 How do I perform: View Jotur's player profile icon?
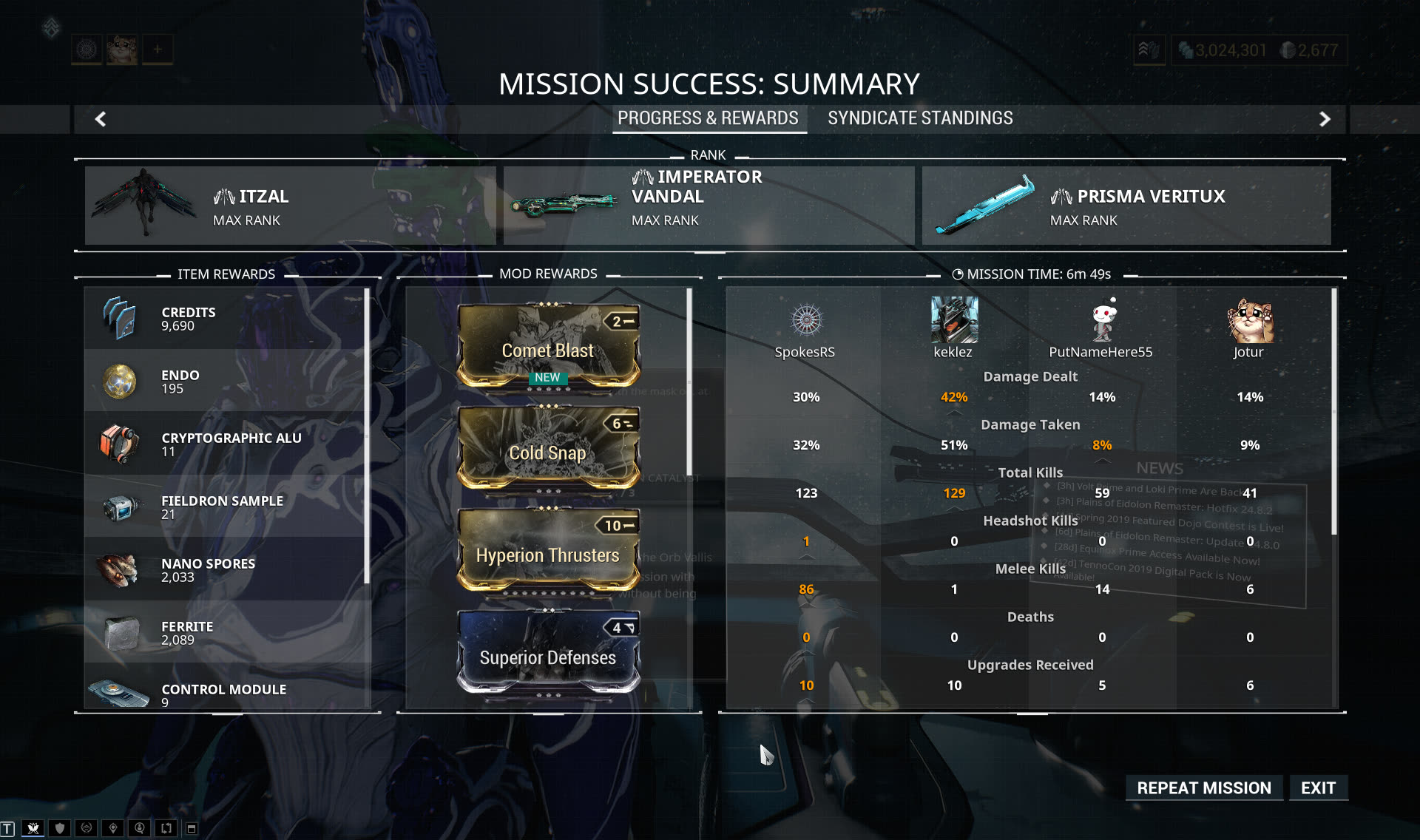pyautogui.click(x=1249, y=320)
